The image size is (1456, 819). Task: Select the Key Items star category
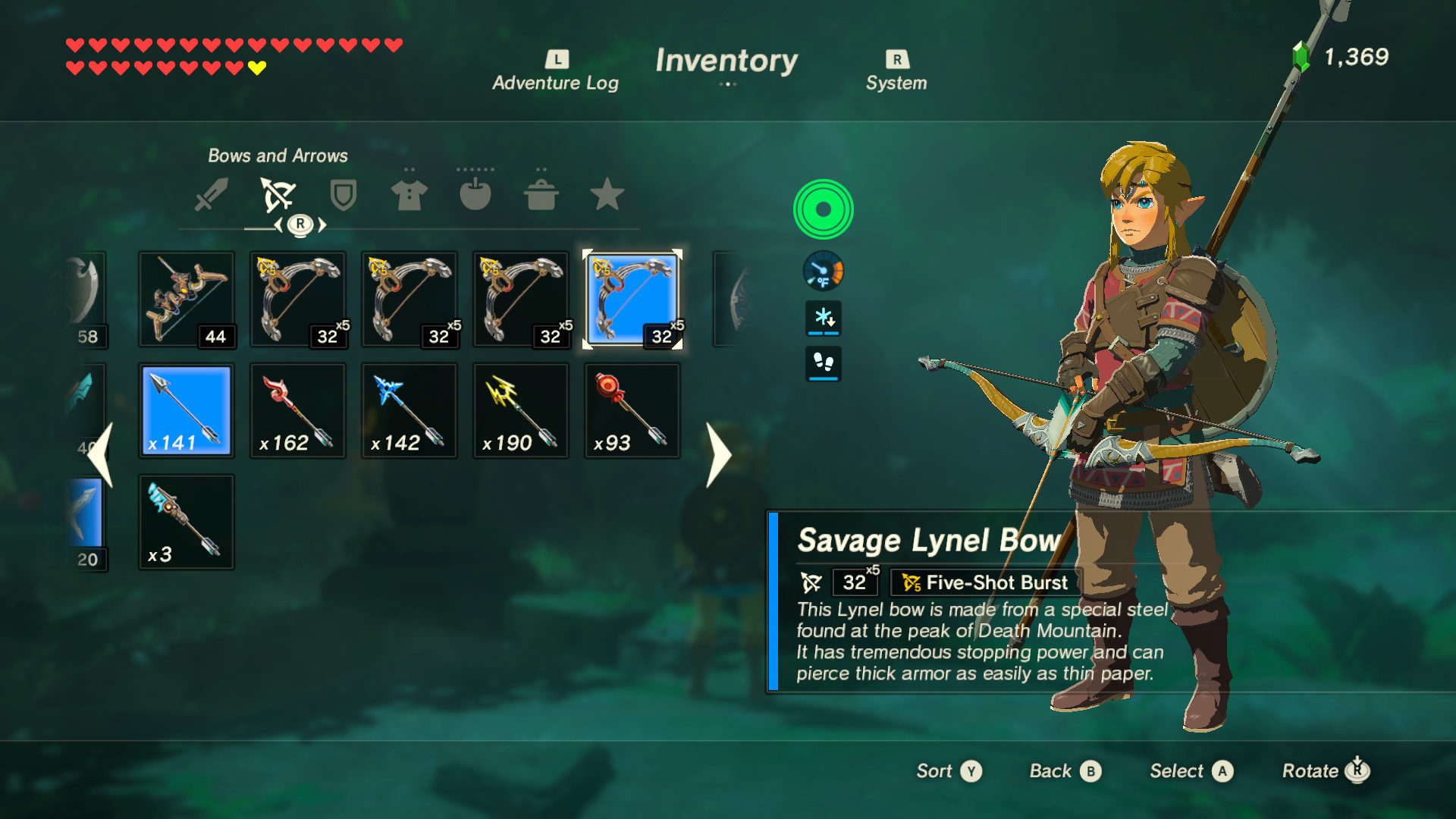[606, 195]
